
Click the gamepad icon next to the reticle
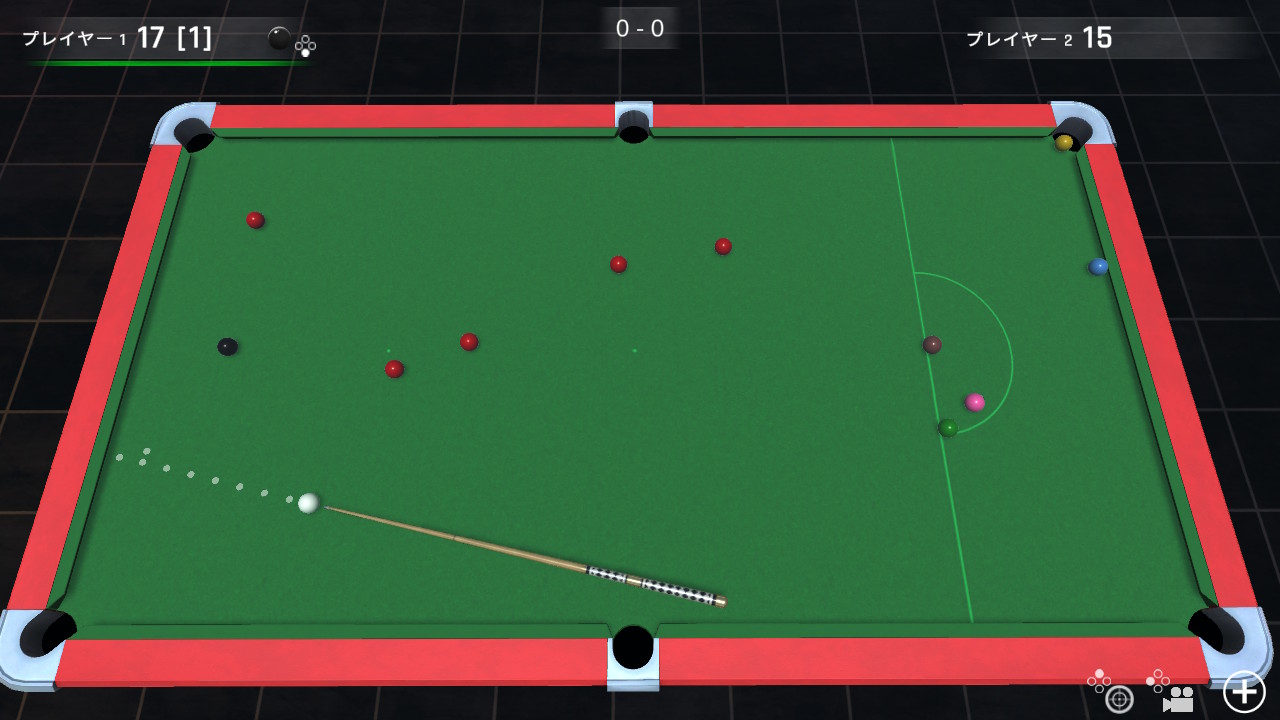point(1099,679)
